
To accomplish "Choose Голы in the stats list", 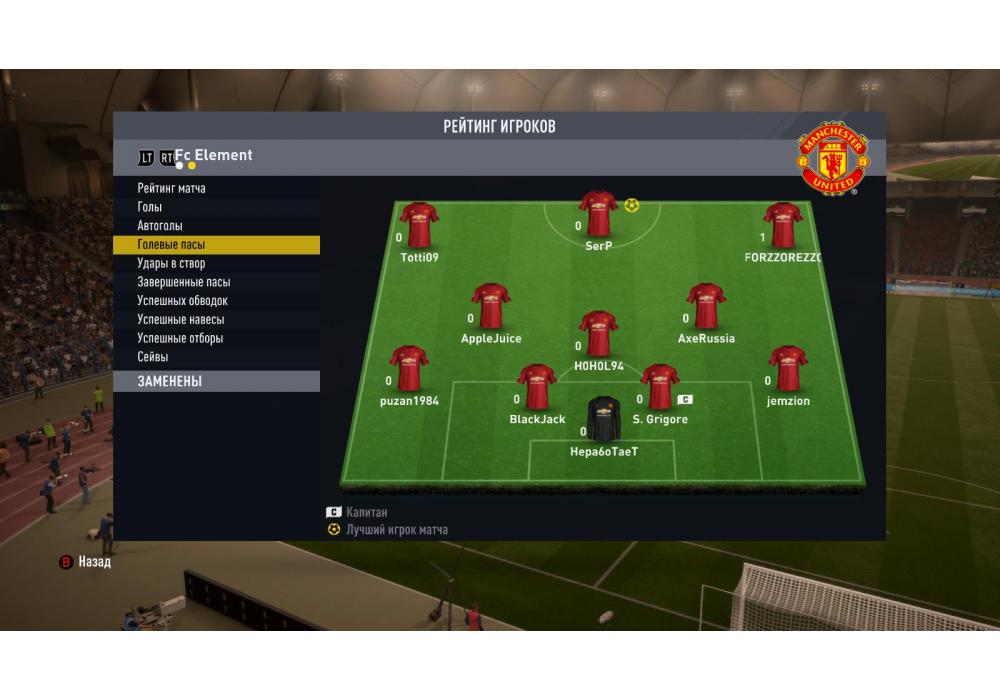I will tap(152, 207).
